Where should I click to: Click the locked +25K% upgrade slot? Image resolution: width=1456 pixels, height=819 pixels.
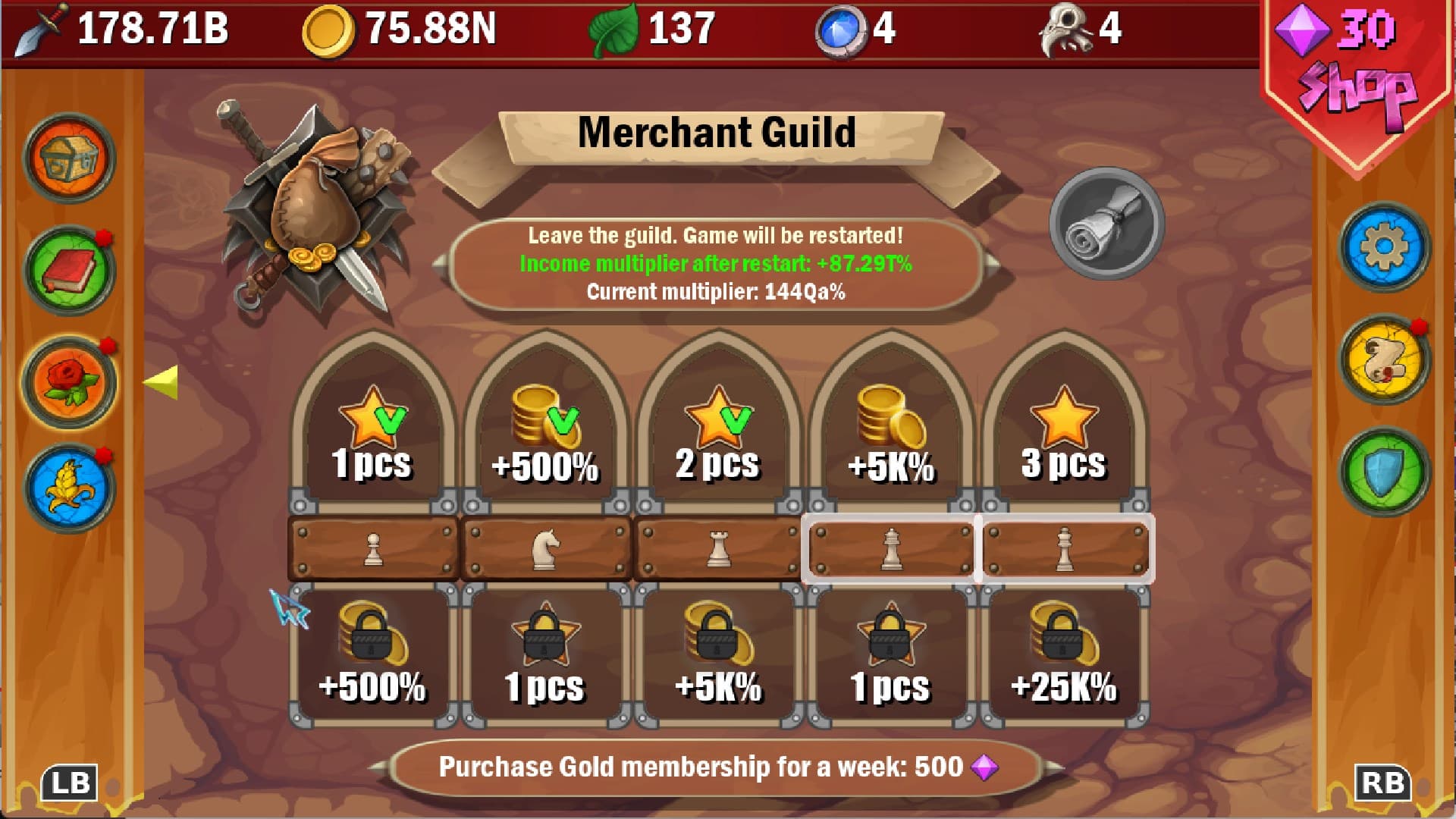(x=1065, y=654)
